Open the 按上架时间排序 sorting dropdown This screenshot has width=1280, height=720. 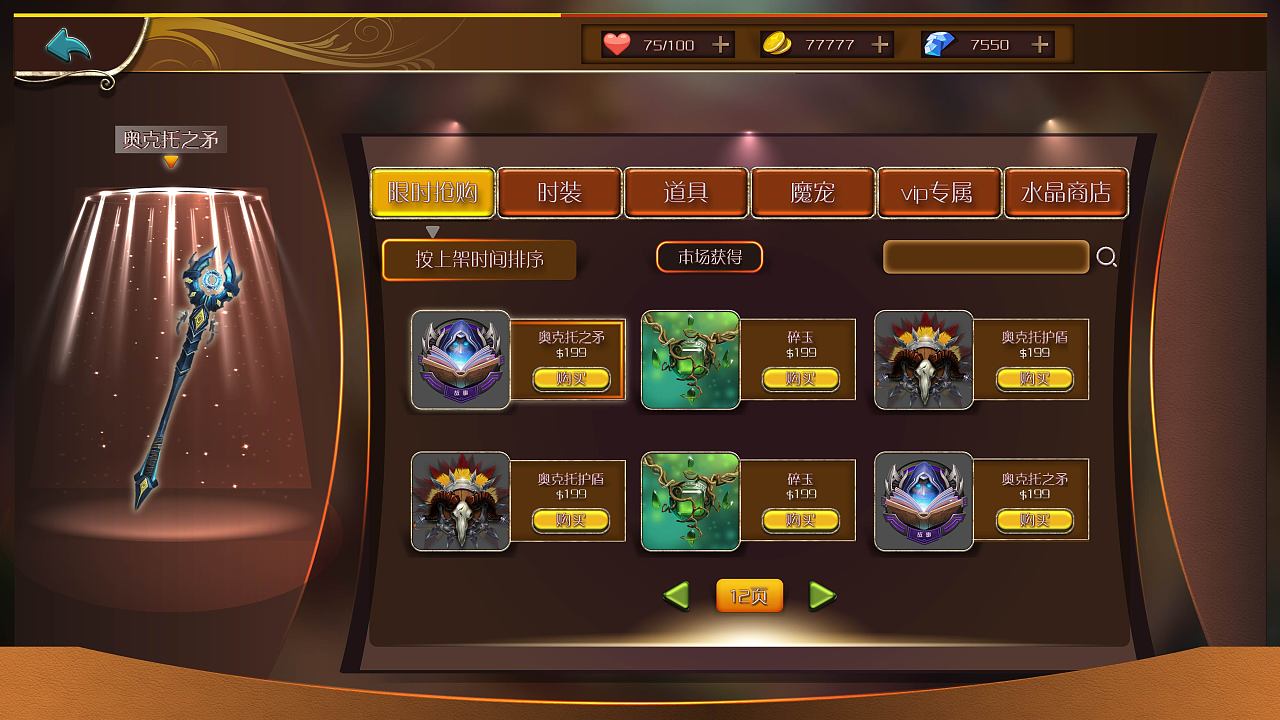pos(478,259)
